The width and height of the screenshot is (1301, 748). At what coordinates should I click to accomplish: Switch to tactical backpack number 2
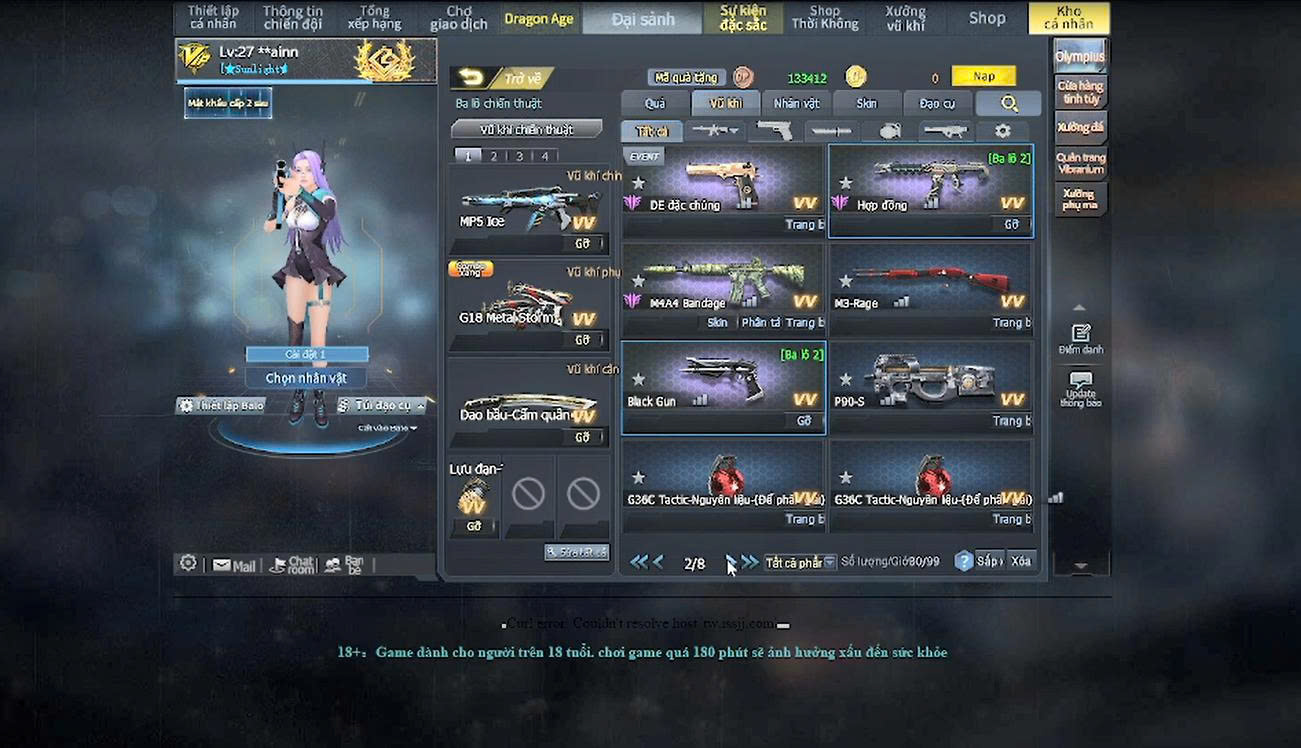point(493,156)
